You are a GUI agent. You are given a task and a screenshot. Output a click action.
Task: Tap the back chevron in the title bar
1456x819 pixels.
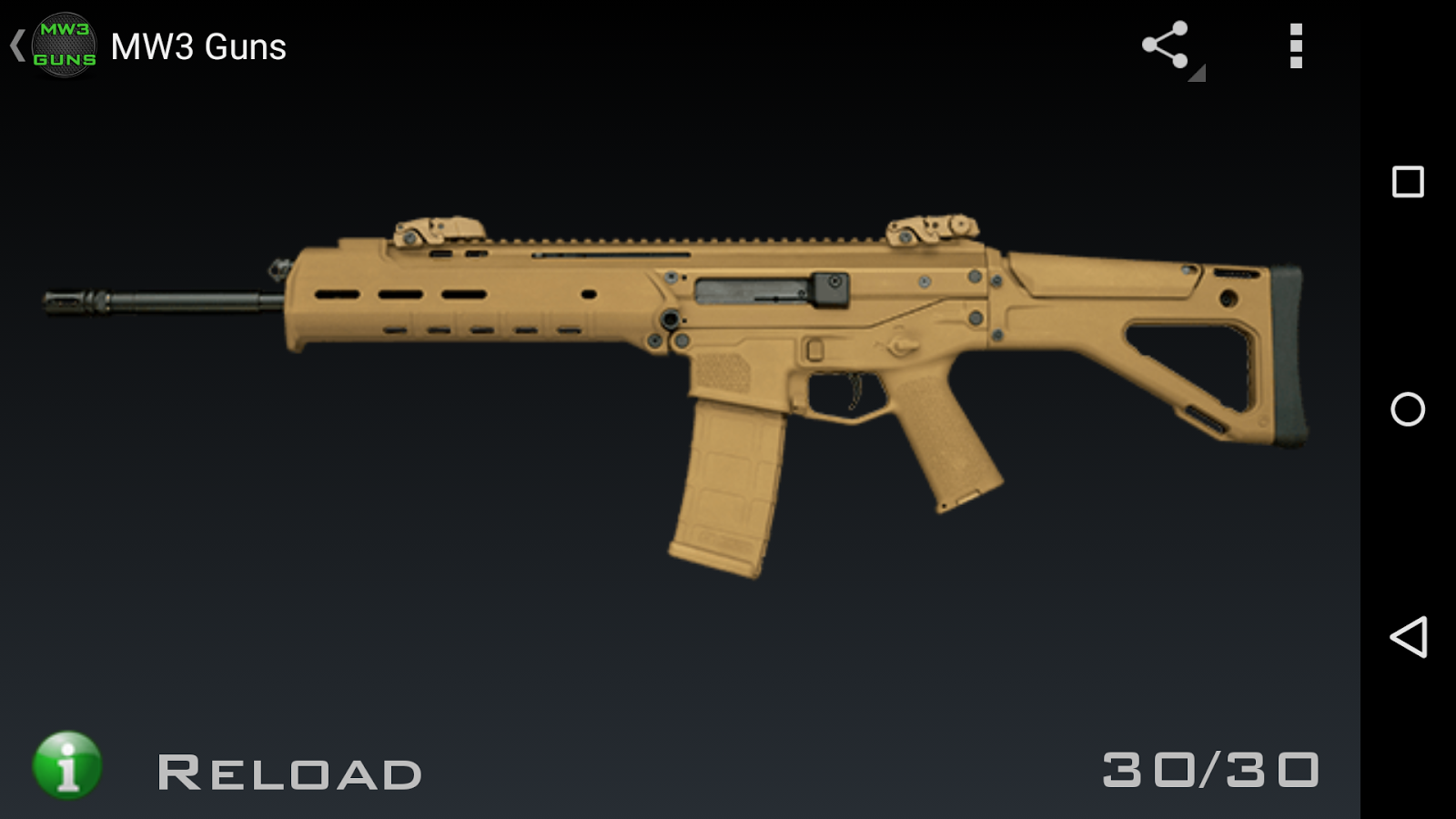click(x=16, y=44)
